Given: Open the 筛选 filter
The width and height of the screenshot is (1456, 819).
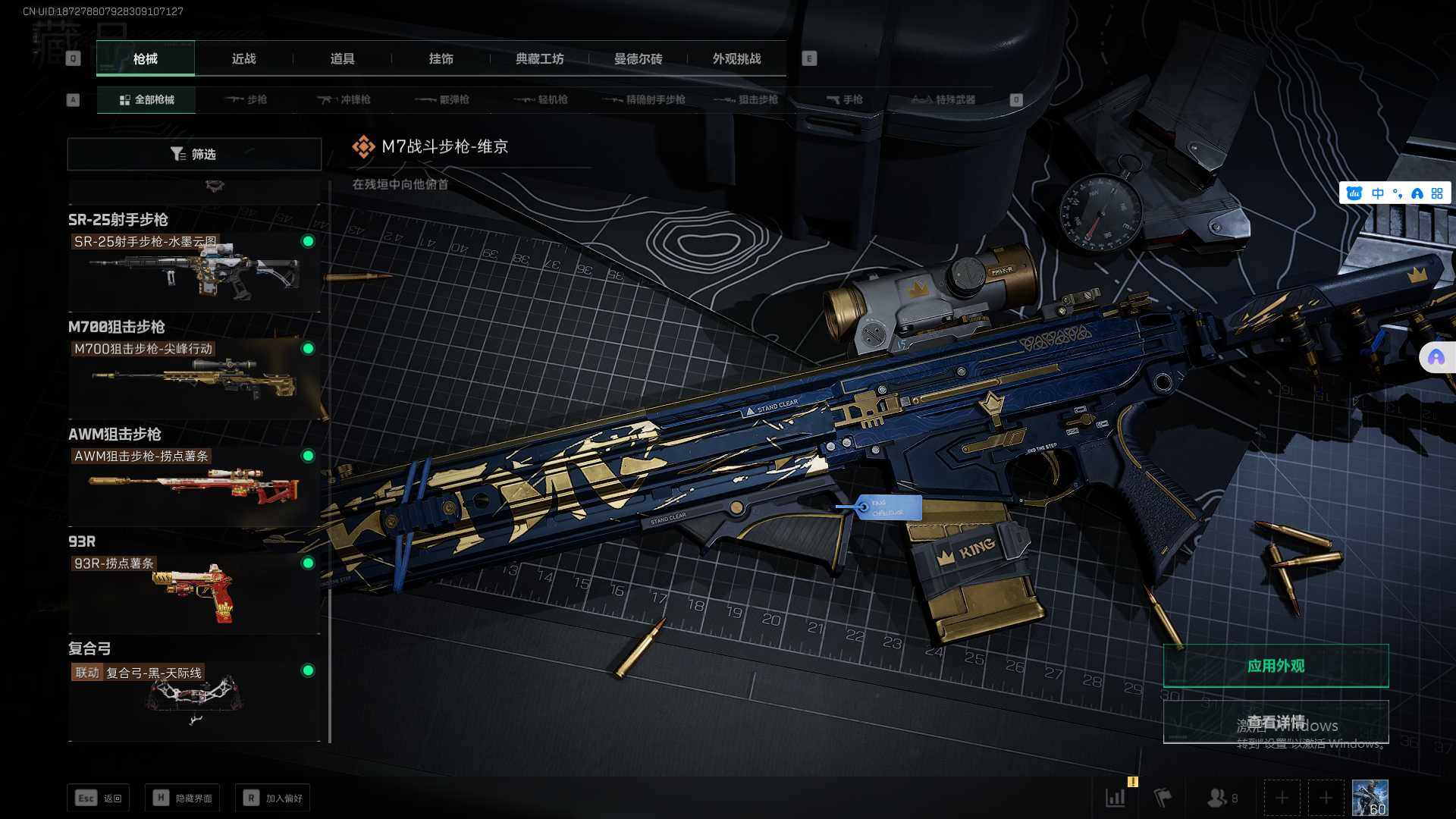Looking at the screenshot, I should [x=194, y=154].
